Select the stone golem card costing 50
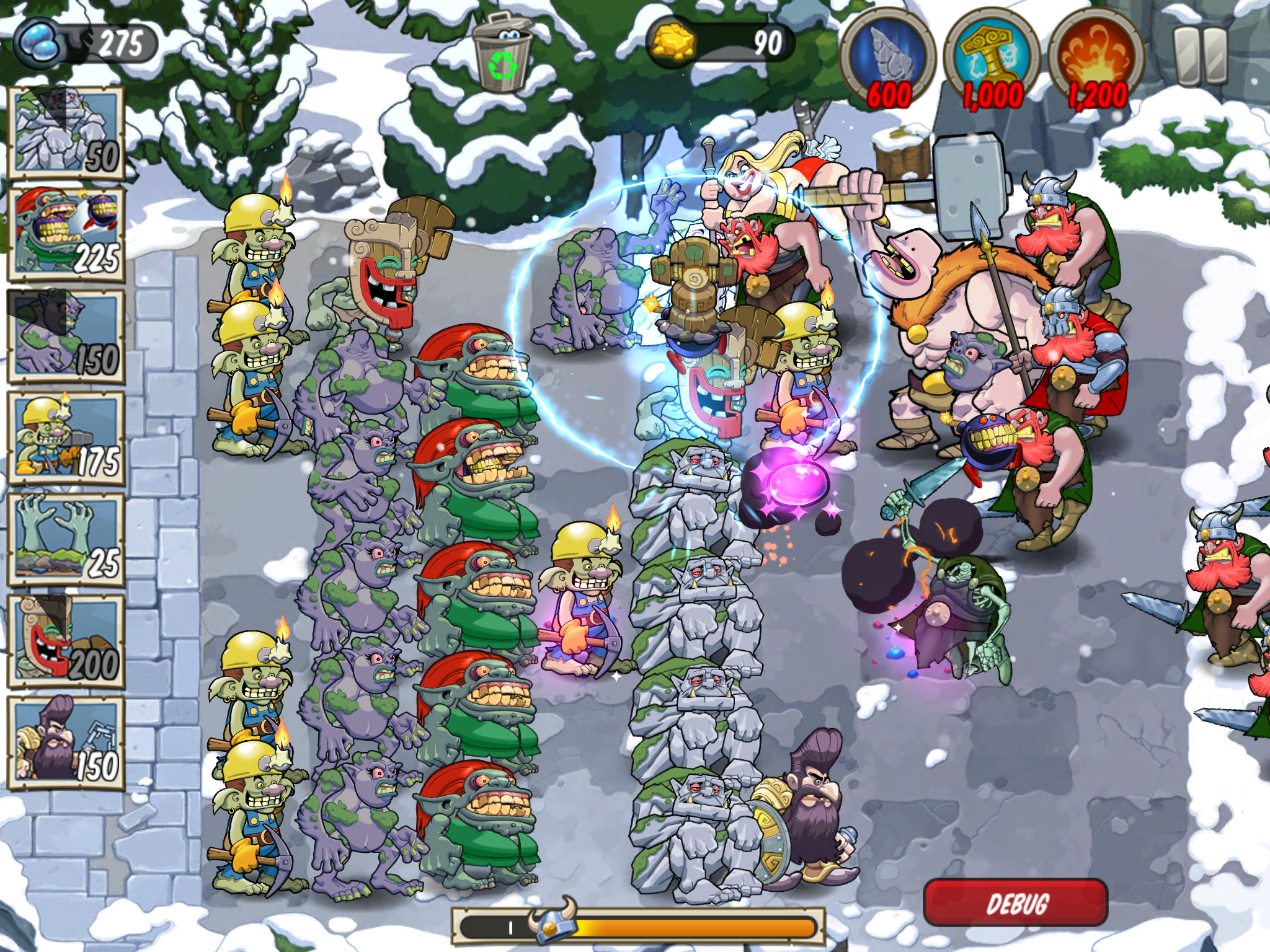1270x952 pixels. [66, 133]
